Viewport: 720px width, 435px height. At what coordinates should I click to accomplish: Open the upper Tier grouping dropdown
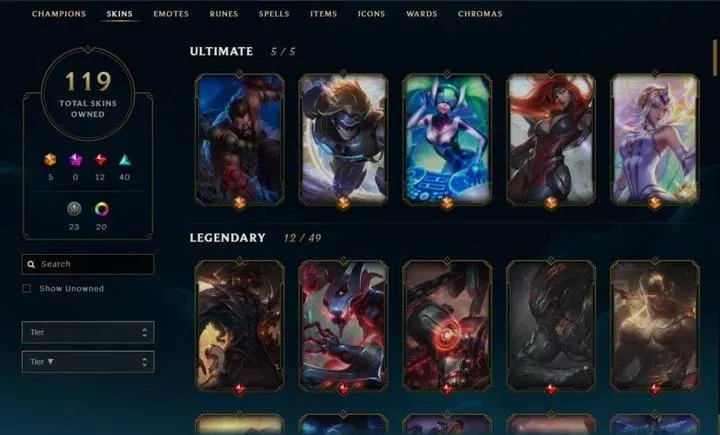[88, 332]
